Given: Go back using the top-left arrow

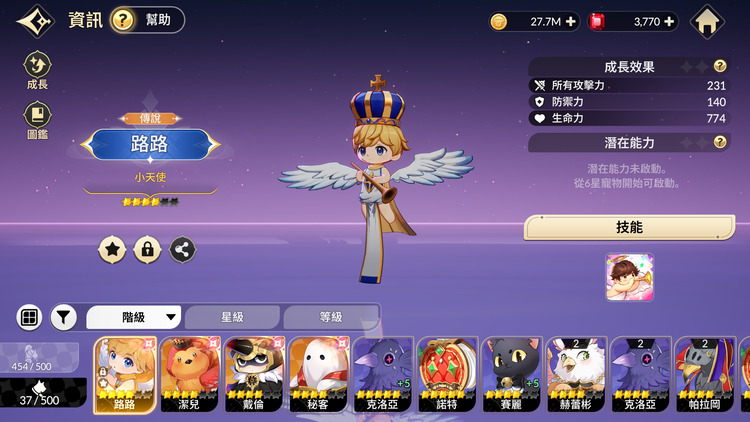Looking at the screenshot, I should pos(35,20).
